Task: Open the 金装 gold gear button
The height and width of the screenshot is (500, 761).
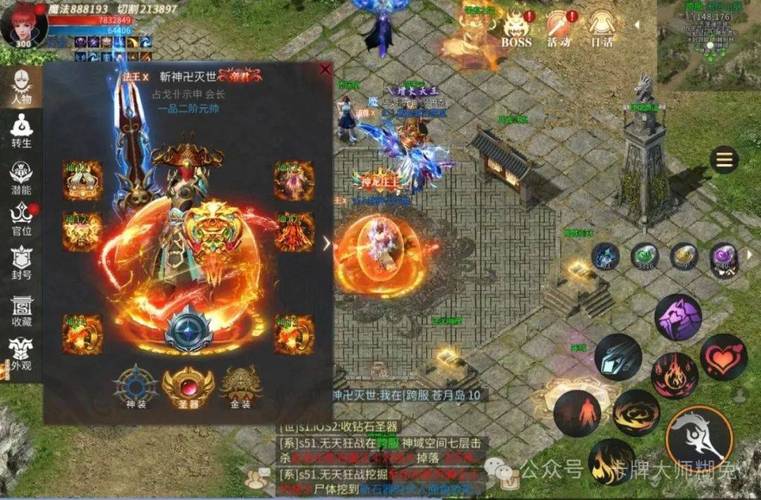Action: pyautogui.click(x=240, y=388)
